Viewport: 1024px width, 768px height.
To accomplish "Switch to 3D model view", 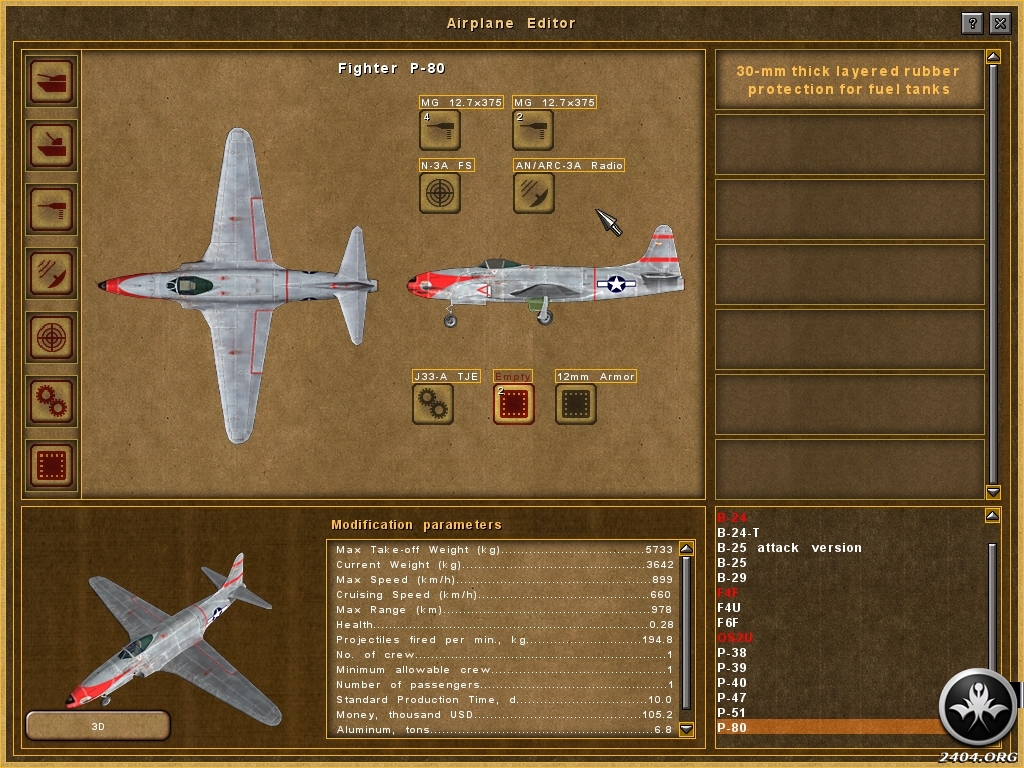I will [97, 724].
